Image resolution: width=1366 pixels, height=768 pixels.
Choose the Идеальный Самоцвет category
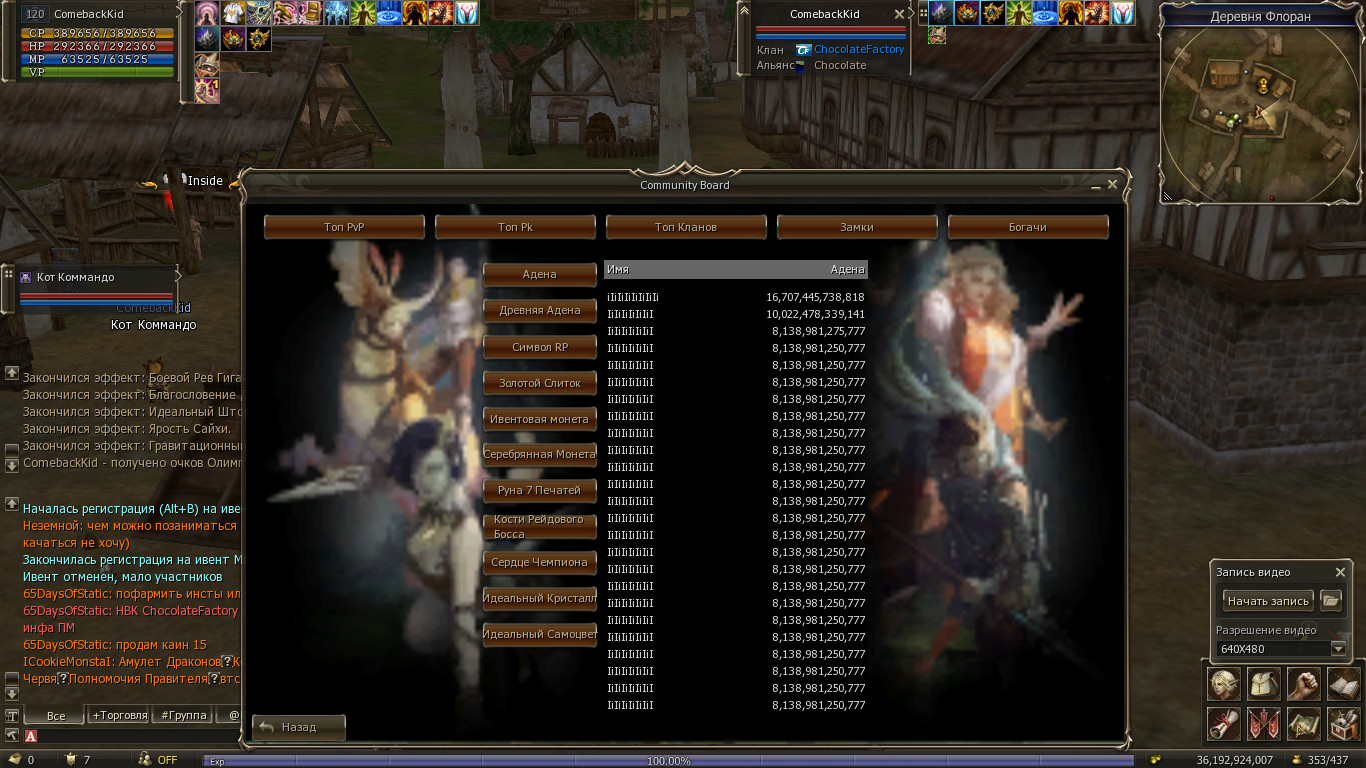coord(540,634)
